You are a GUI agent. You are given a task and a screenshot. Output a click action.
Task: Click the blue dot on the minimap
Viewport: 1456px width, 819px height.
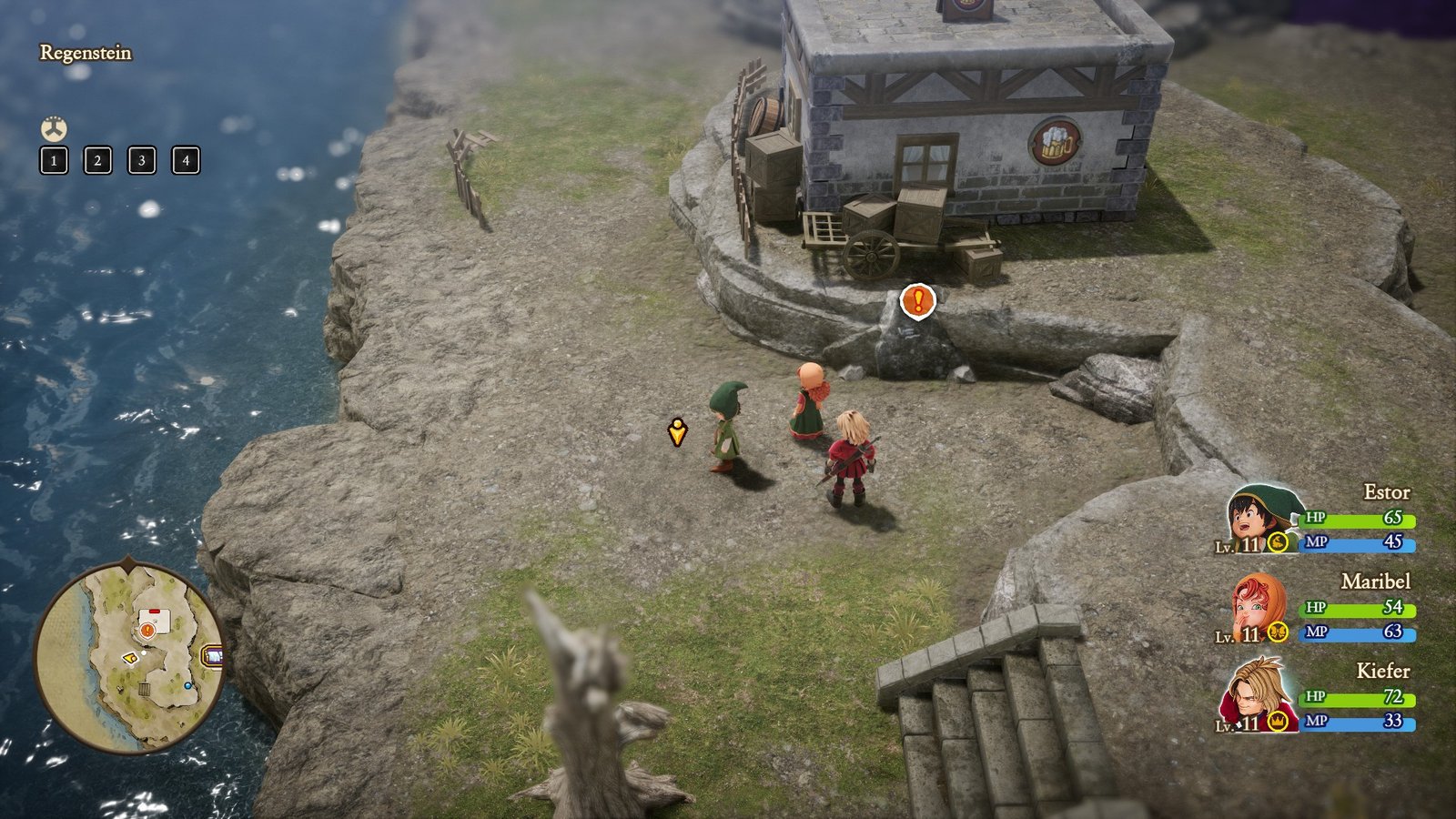188,685
